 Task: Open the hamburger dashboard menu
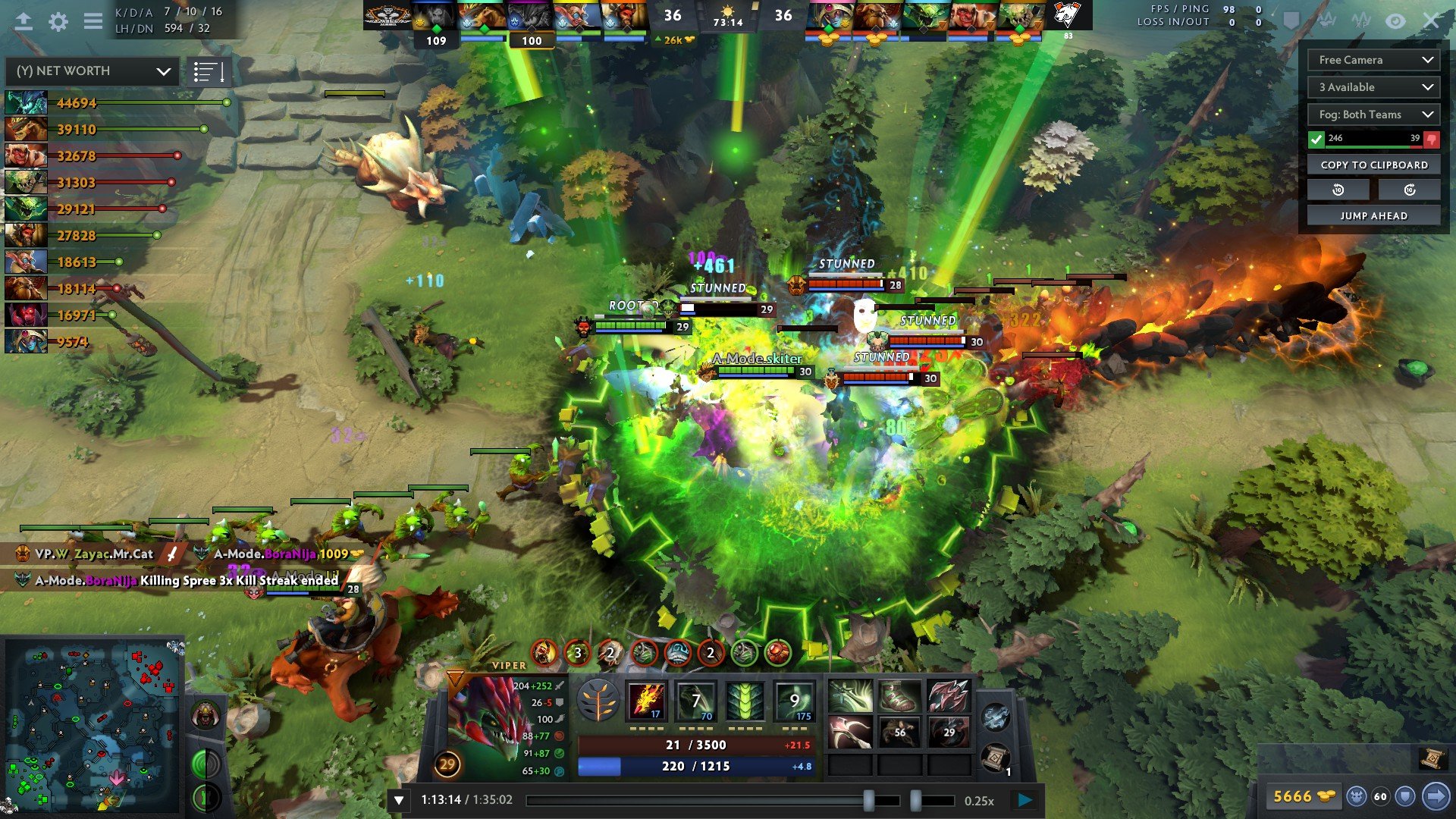pos(93,21)
